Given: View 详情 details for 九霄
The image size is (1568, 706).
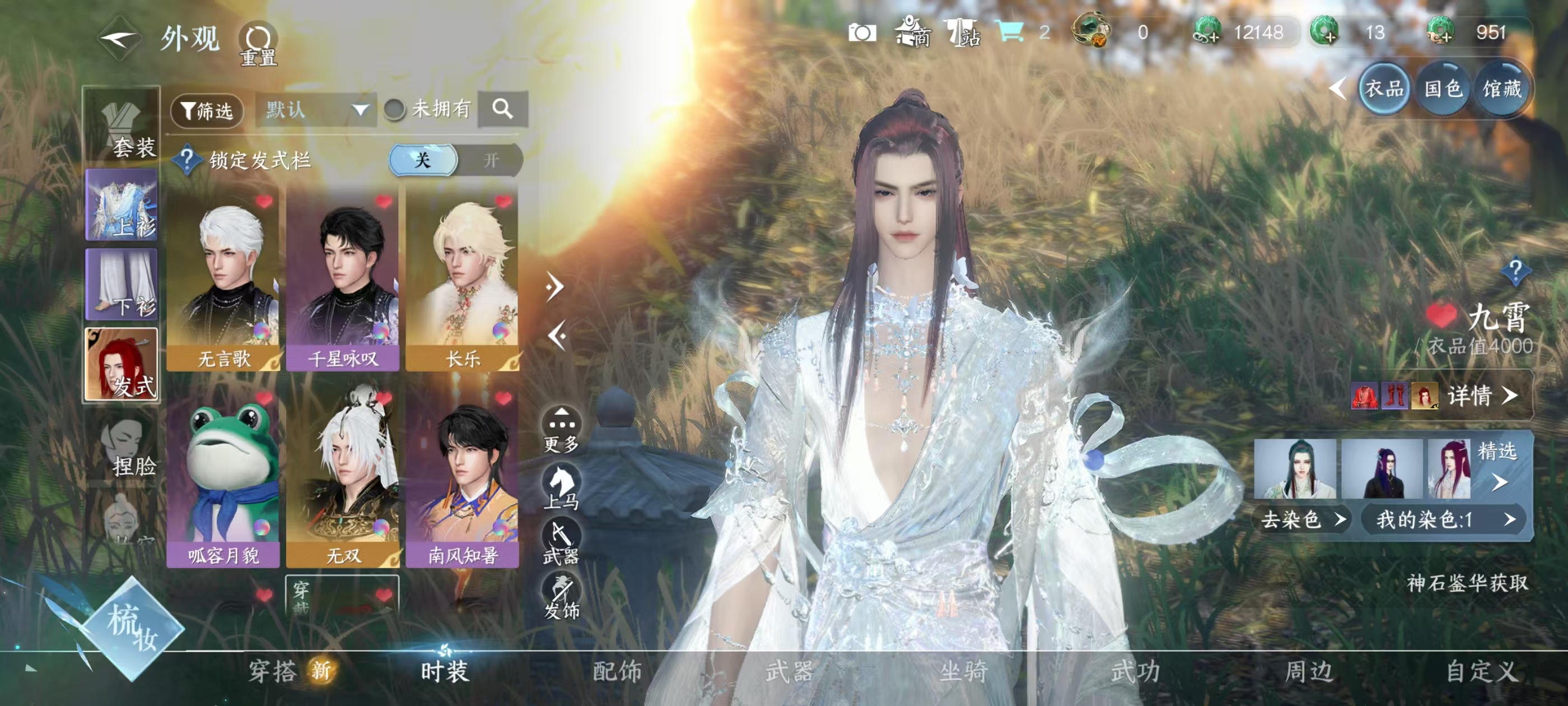Looking at the screenshot, I should pyautogui.click(x=1480, y=396).
